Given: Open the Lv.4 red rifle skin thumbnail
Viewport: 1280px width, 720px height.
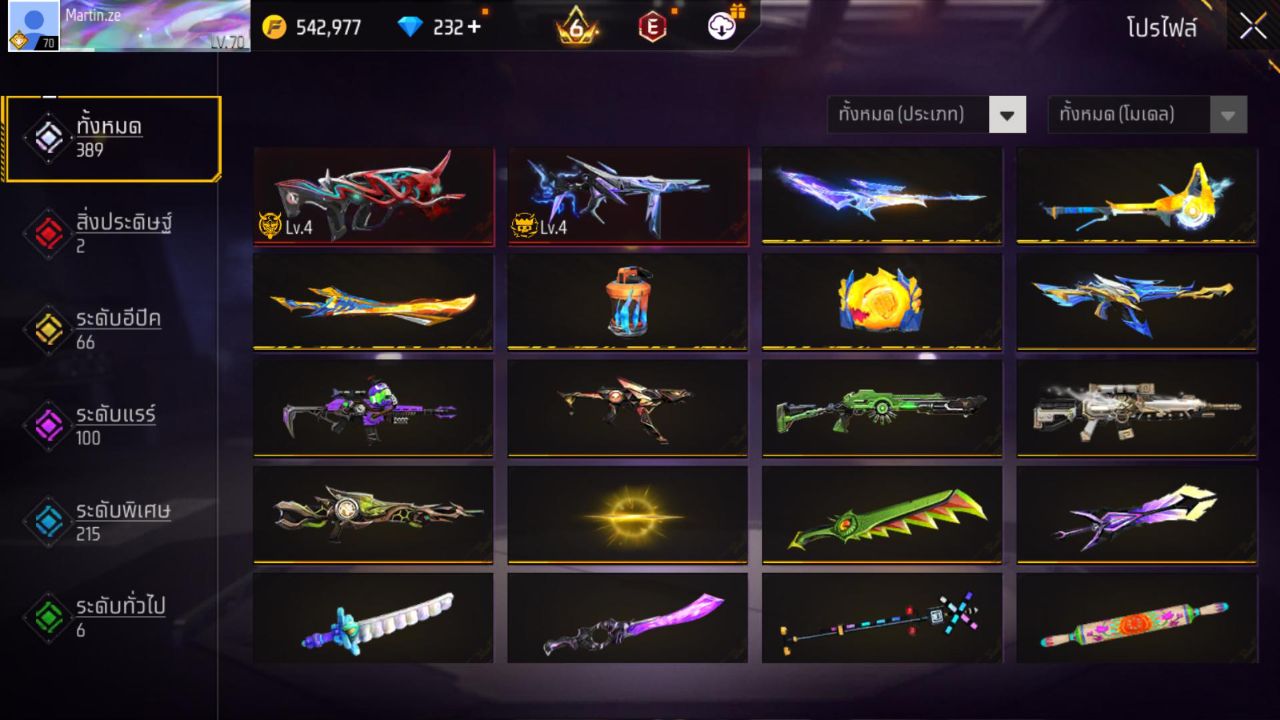Looking at the screenshot, I should [373, 195].
